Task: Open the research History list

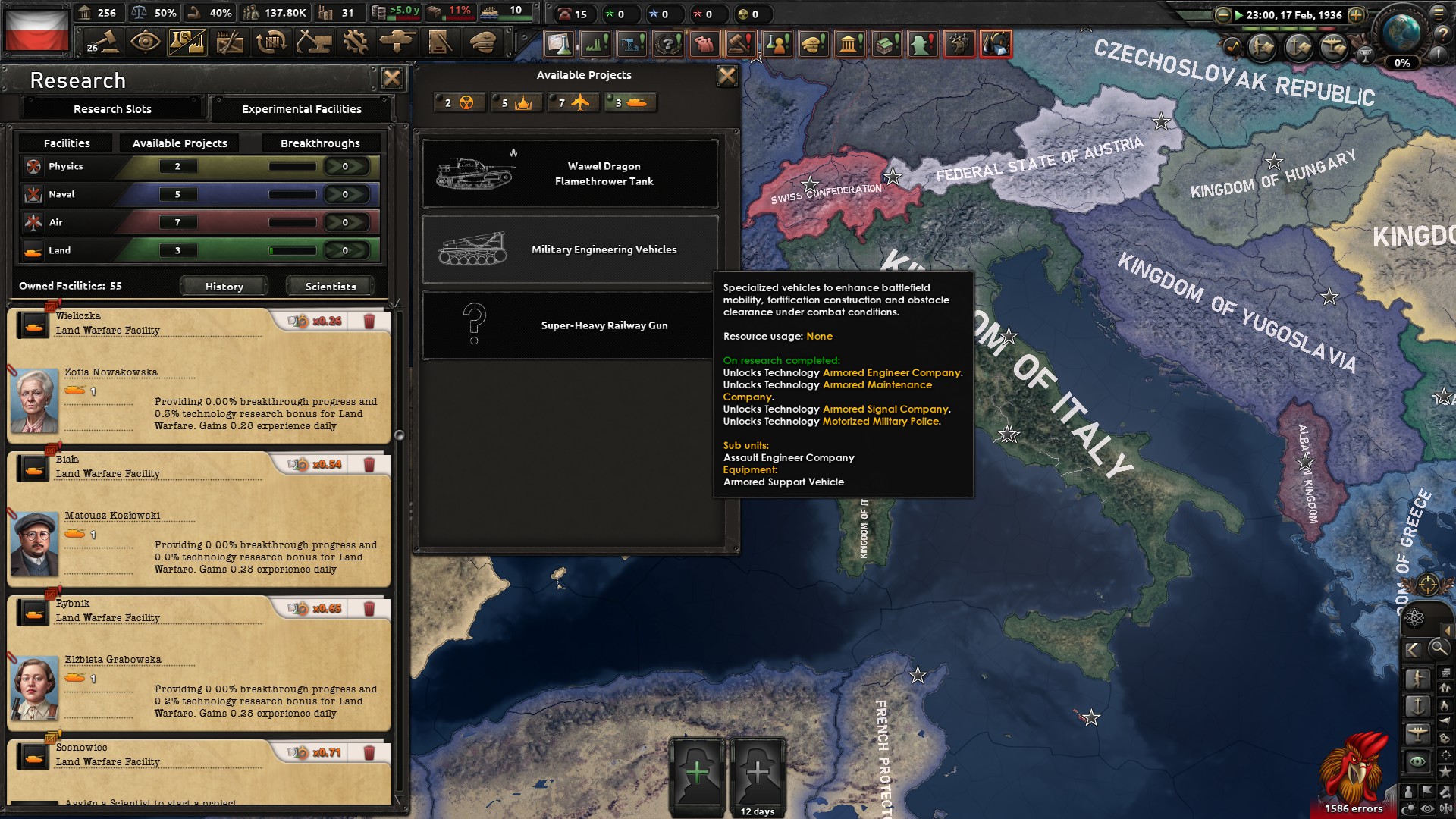Action: coord(224,286)
